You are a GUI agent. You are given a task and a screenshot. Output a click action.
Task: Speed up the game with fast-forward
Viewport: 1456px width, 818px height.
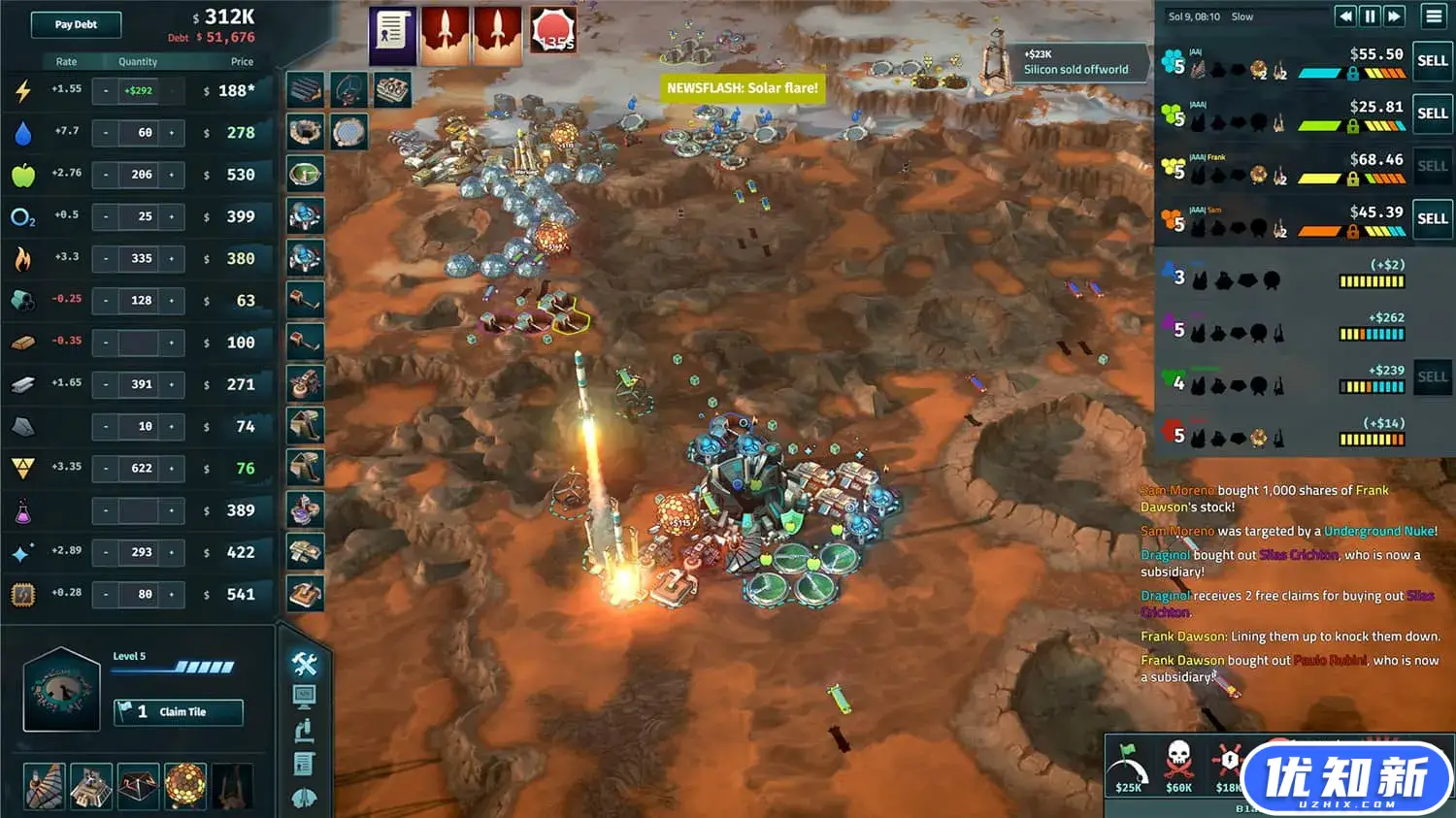[x=1394, y=16]
